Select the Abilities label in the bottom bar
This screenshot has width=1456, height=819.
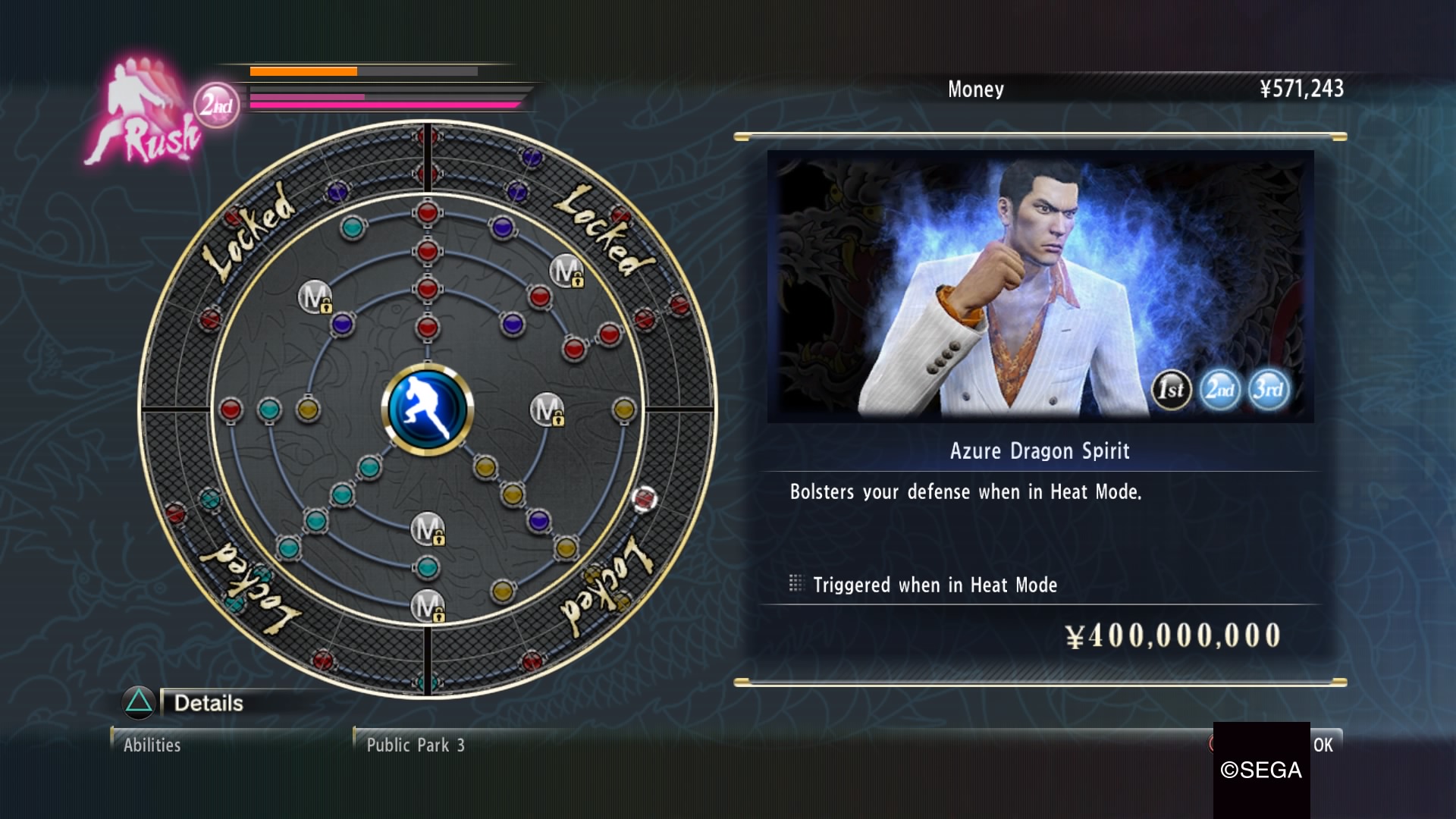coord(152,745)
